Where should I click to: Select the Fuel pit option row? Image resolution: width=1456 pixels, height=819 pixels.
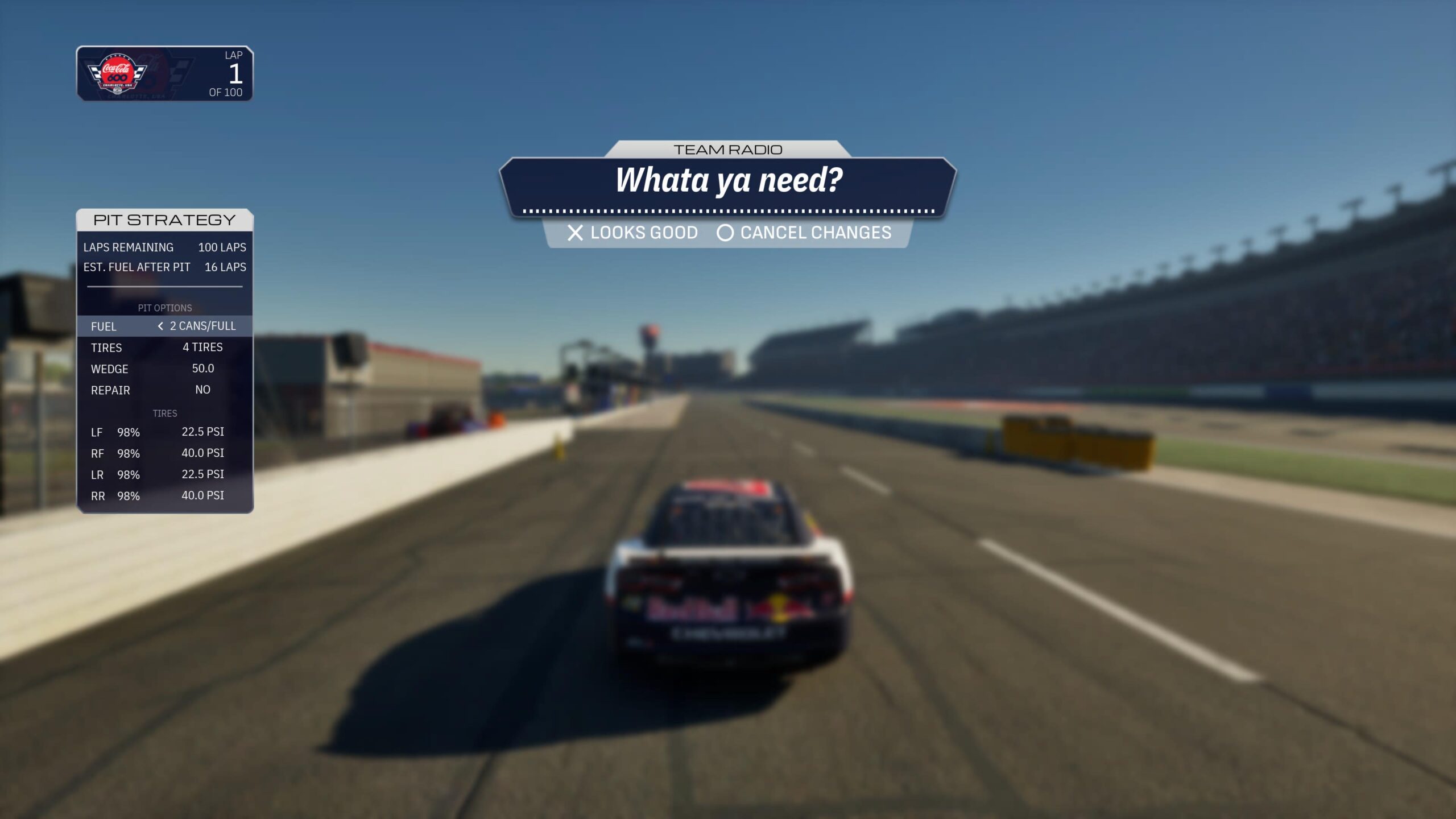coord(164,326)
